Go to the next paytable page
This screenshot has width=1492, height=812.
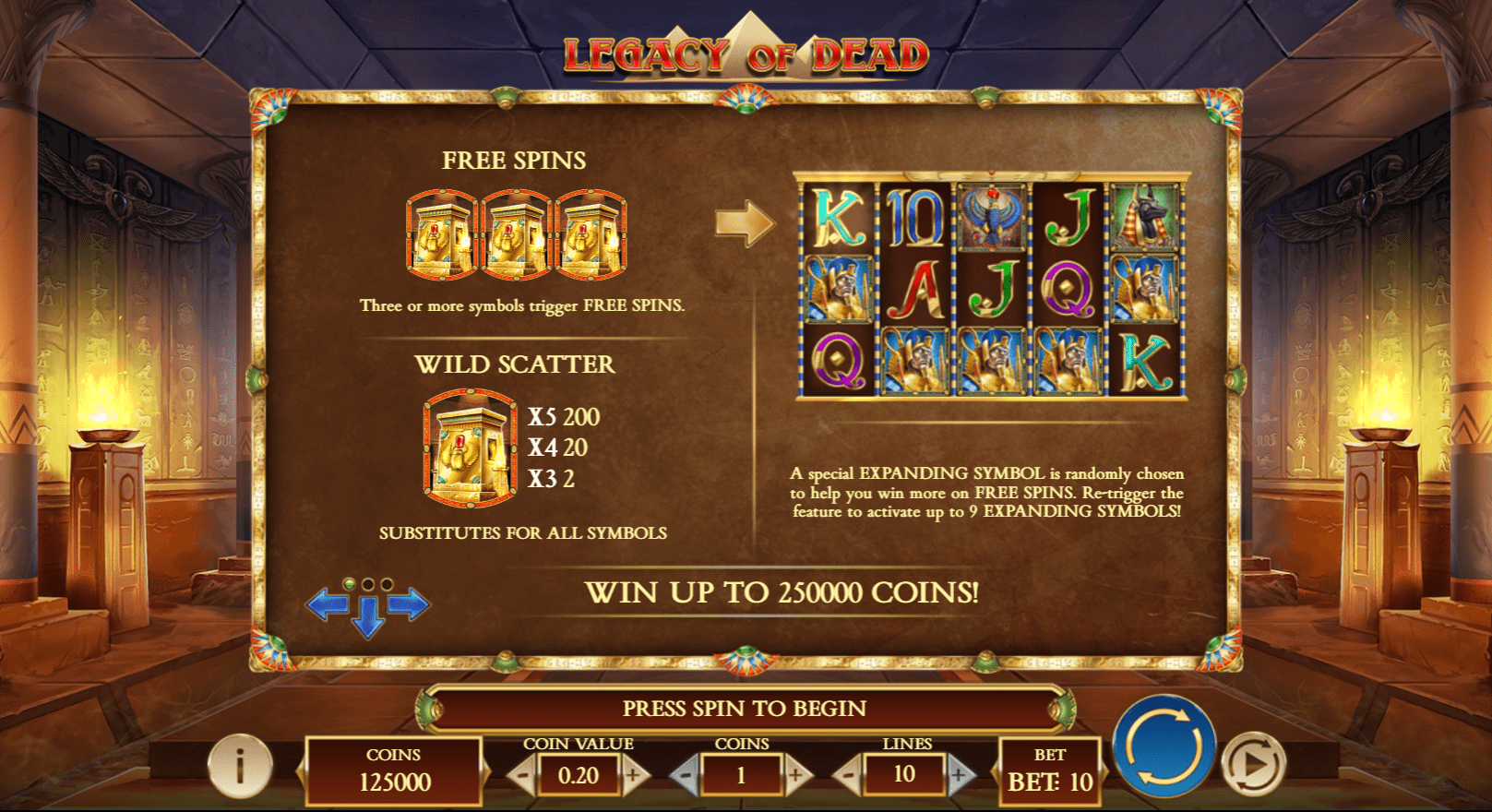[410, 604]
